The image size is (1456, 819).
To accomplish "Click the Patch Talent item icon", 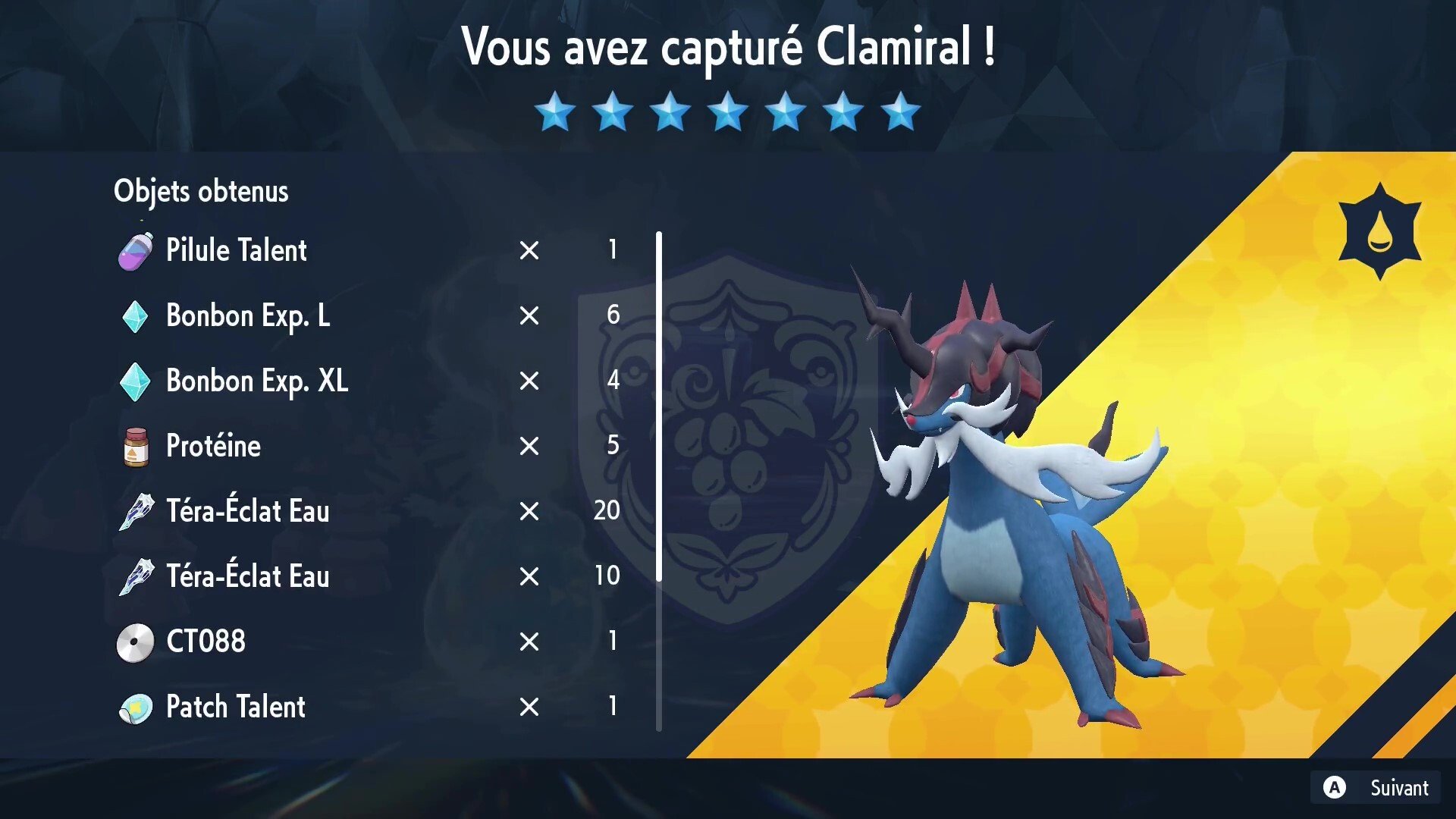I will tap(136, 708).
